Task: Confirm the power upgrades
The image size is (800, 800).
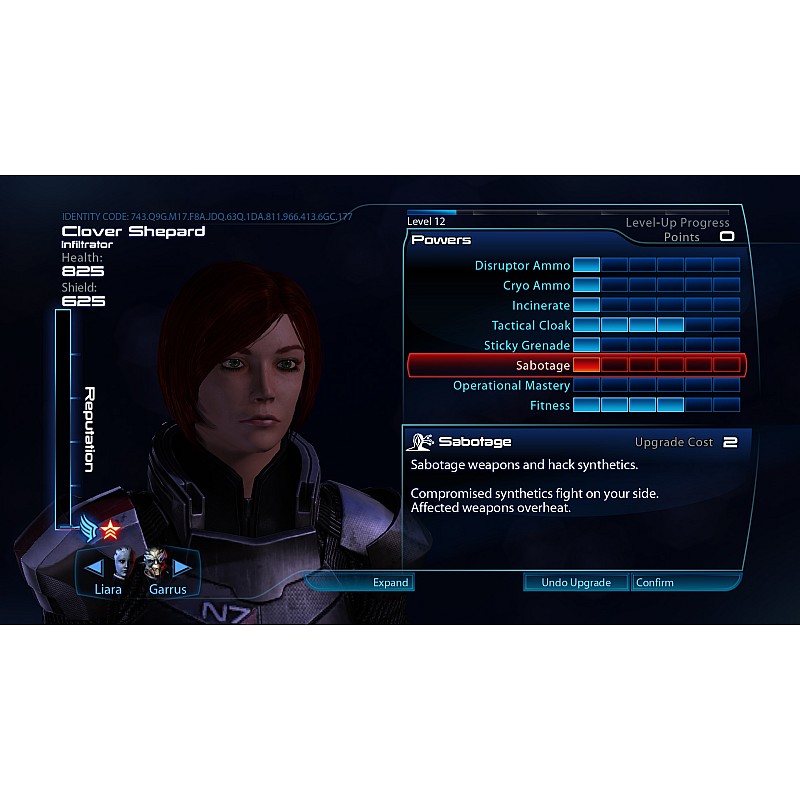Action: [655, 582]
